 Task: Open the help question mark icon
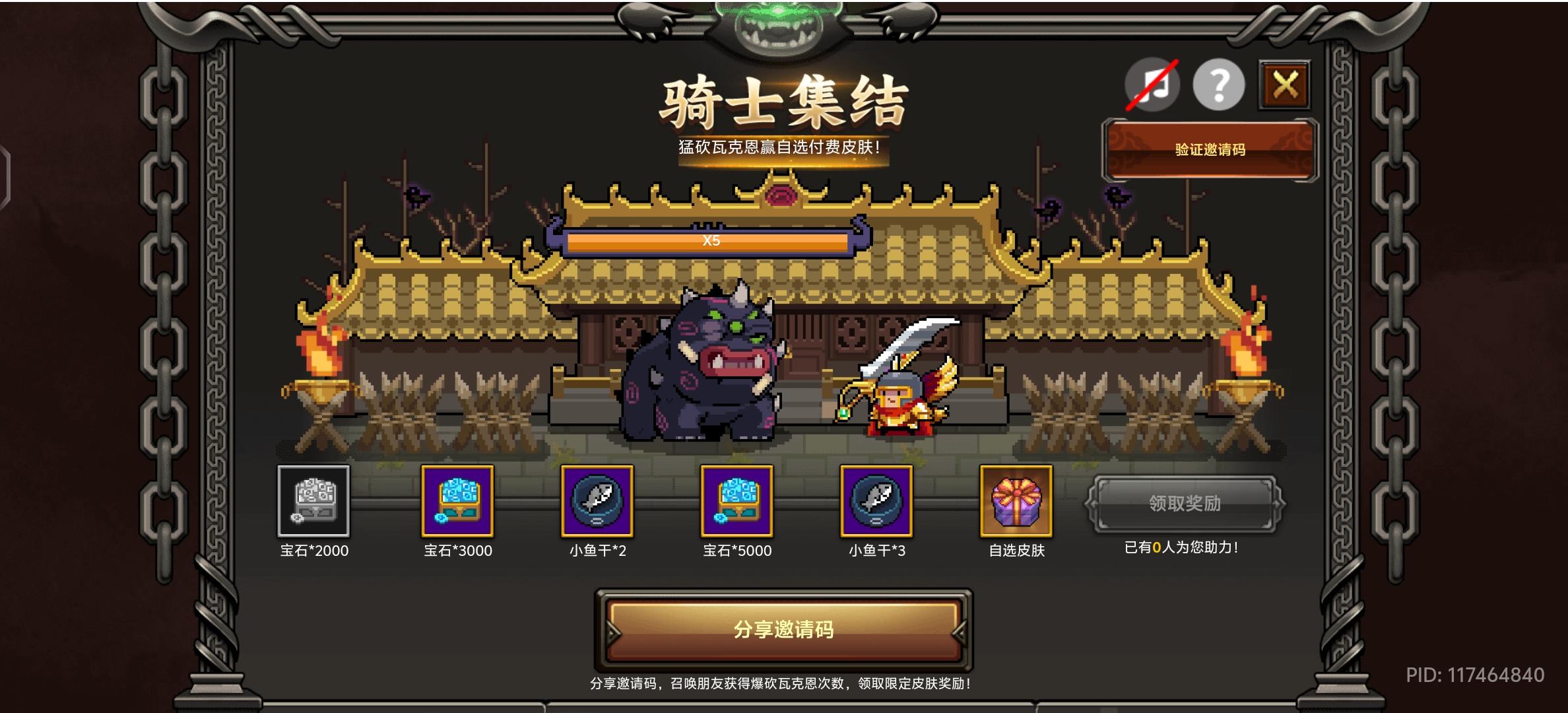tap(1218, 84)
